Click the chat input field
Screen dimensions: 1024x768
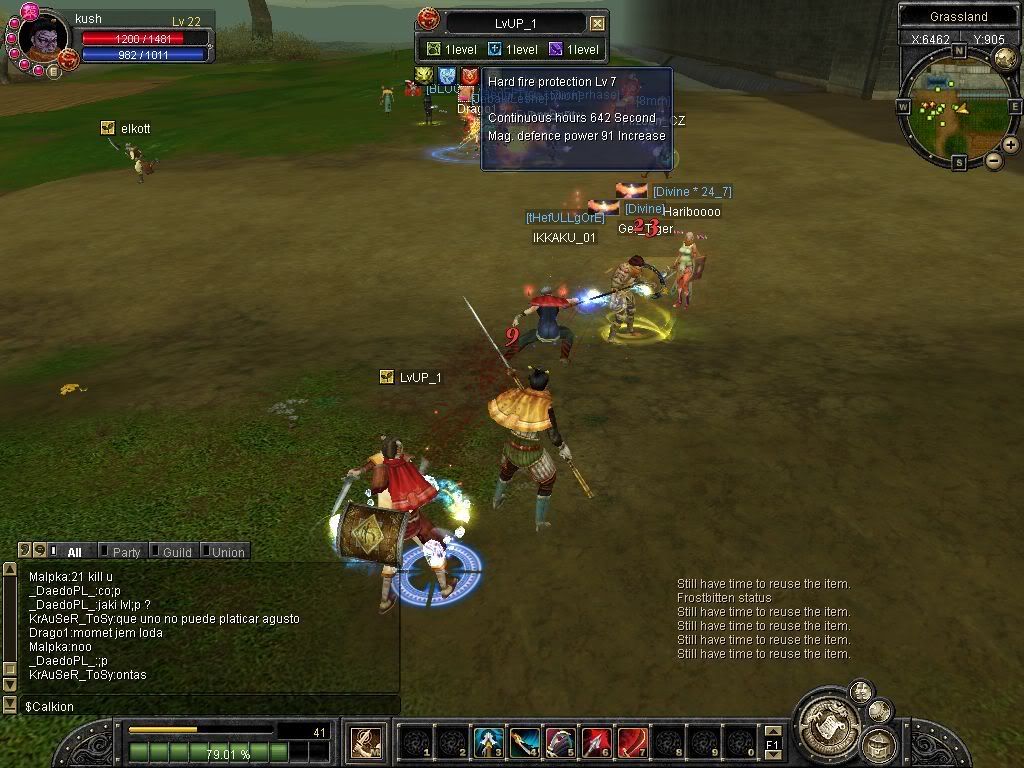tap(200, 706)
